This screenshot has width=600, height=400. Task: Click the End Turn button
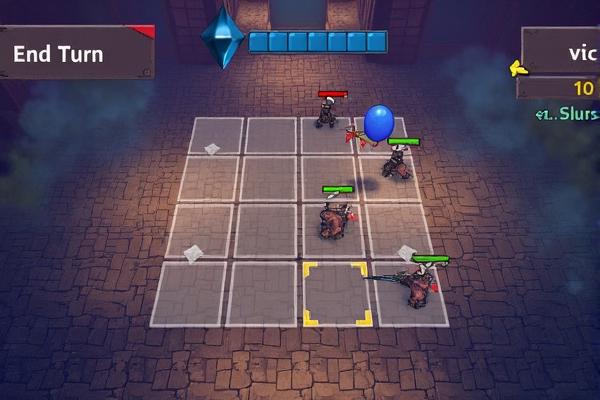75,53
